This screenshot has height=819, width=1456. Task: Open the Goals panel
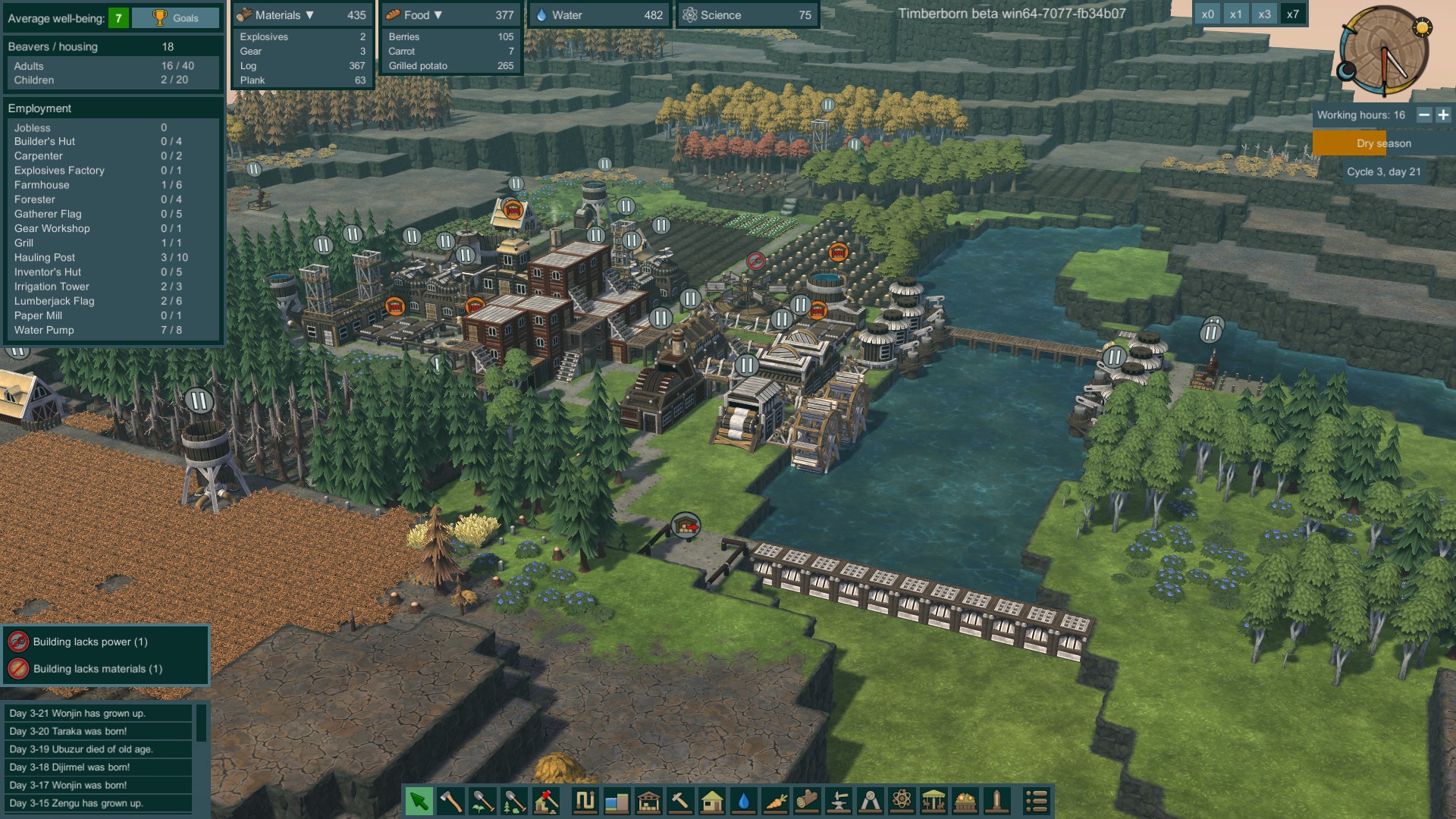(176, 18)
